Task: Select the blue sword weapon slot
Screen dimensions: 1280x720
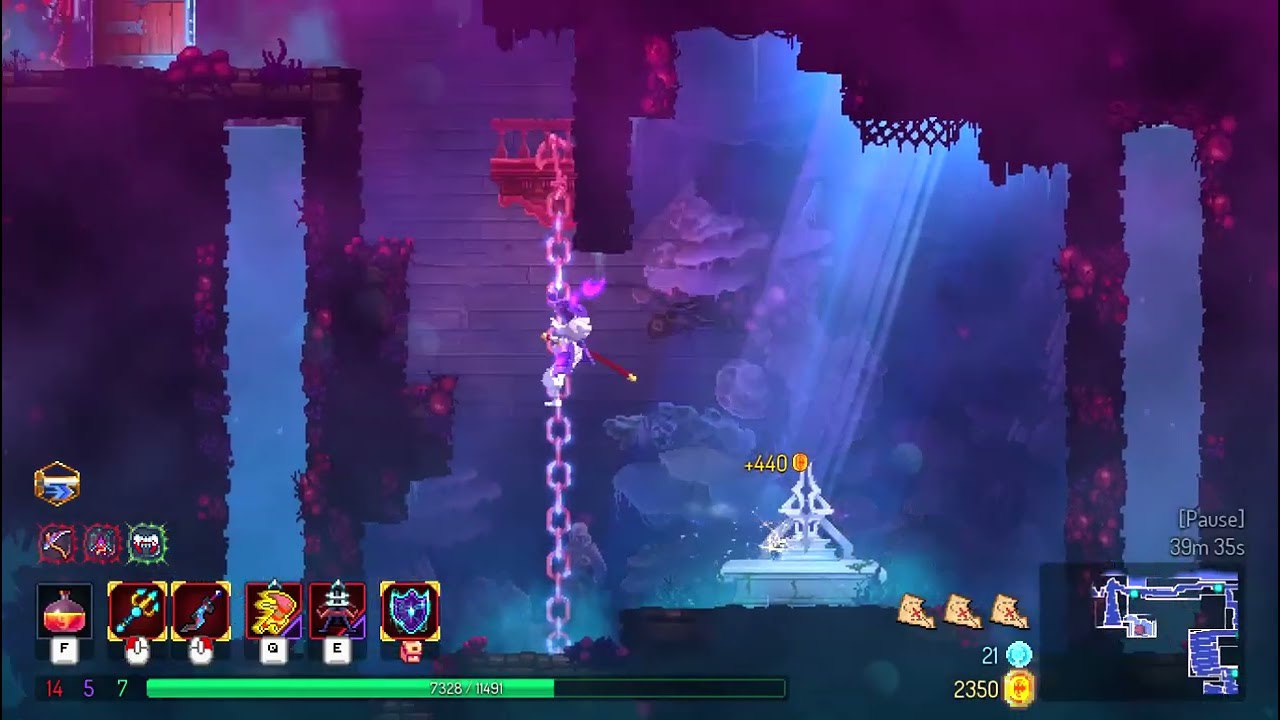Action: (201, 611)
